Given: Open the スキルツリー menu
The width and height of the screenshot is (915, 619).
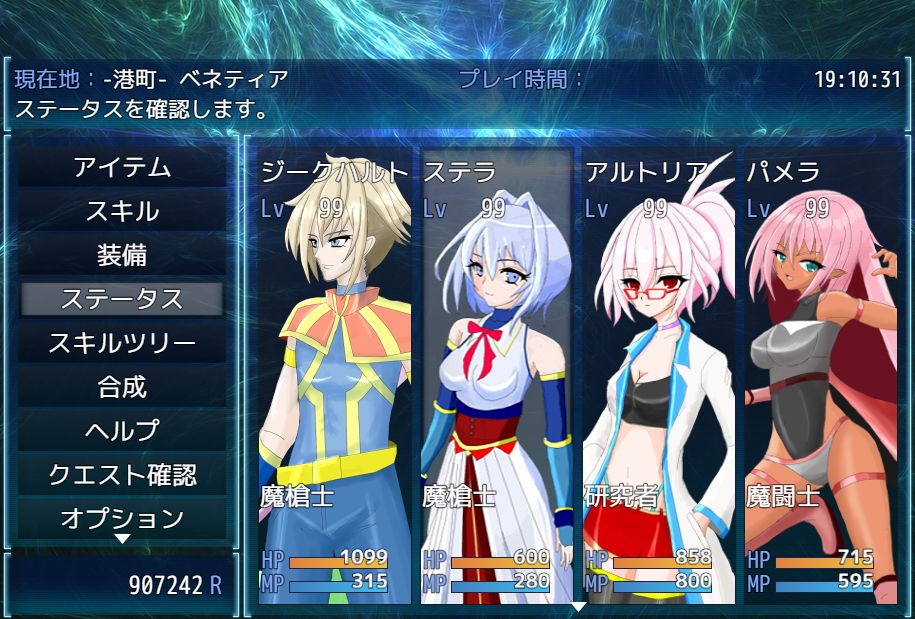Looking at the screenshot, I should point(122,343).
